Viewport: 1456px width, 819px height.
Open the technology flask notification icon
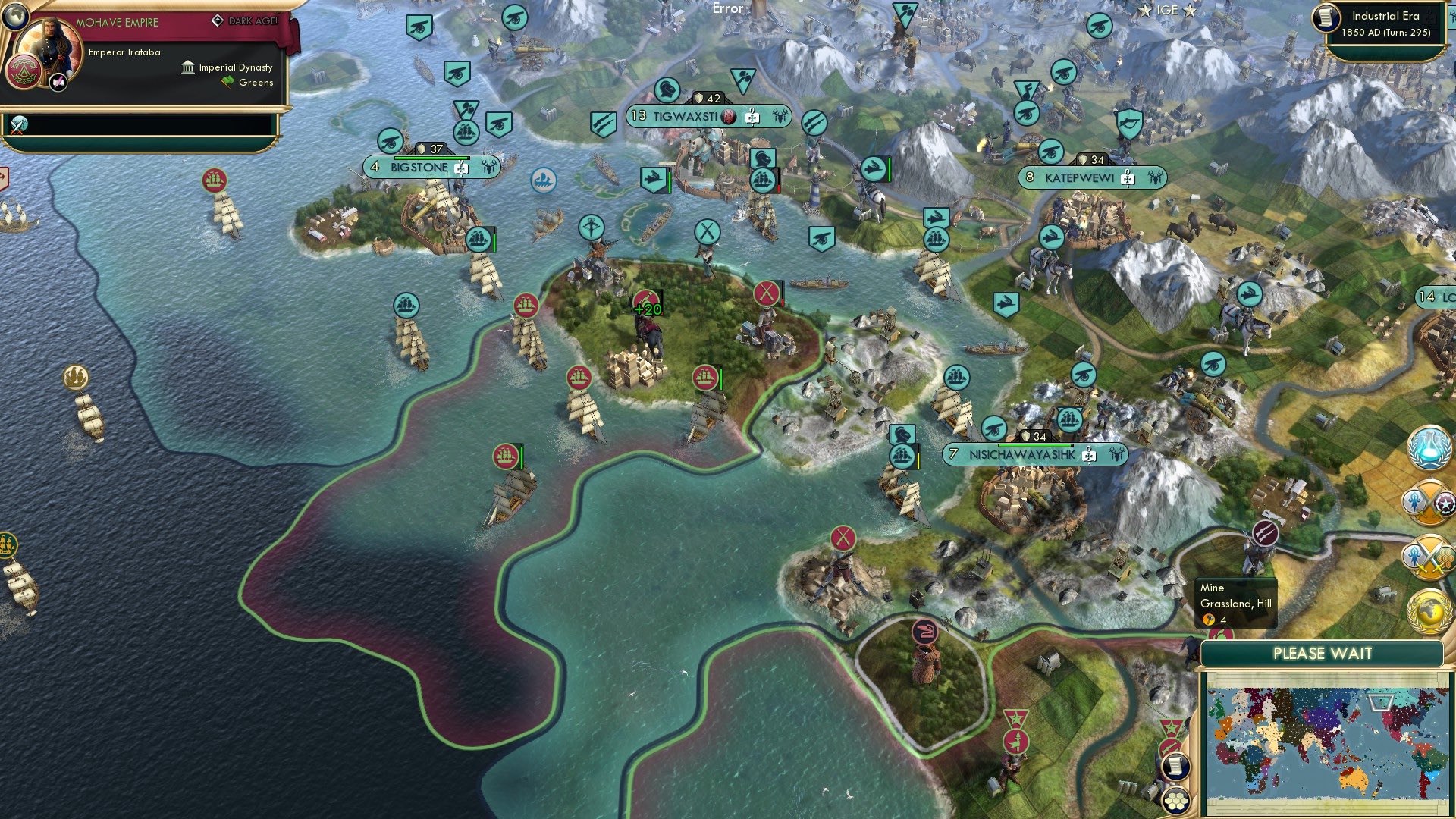[x=1428, y=449]
